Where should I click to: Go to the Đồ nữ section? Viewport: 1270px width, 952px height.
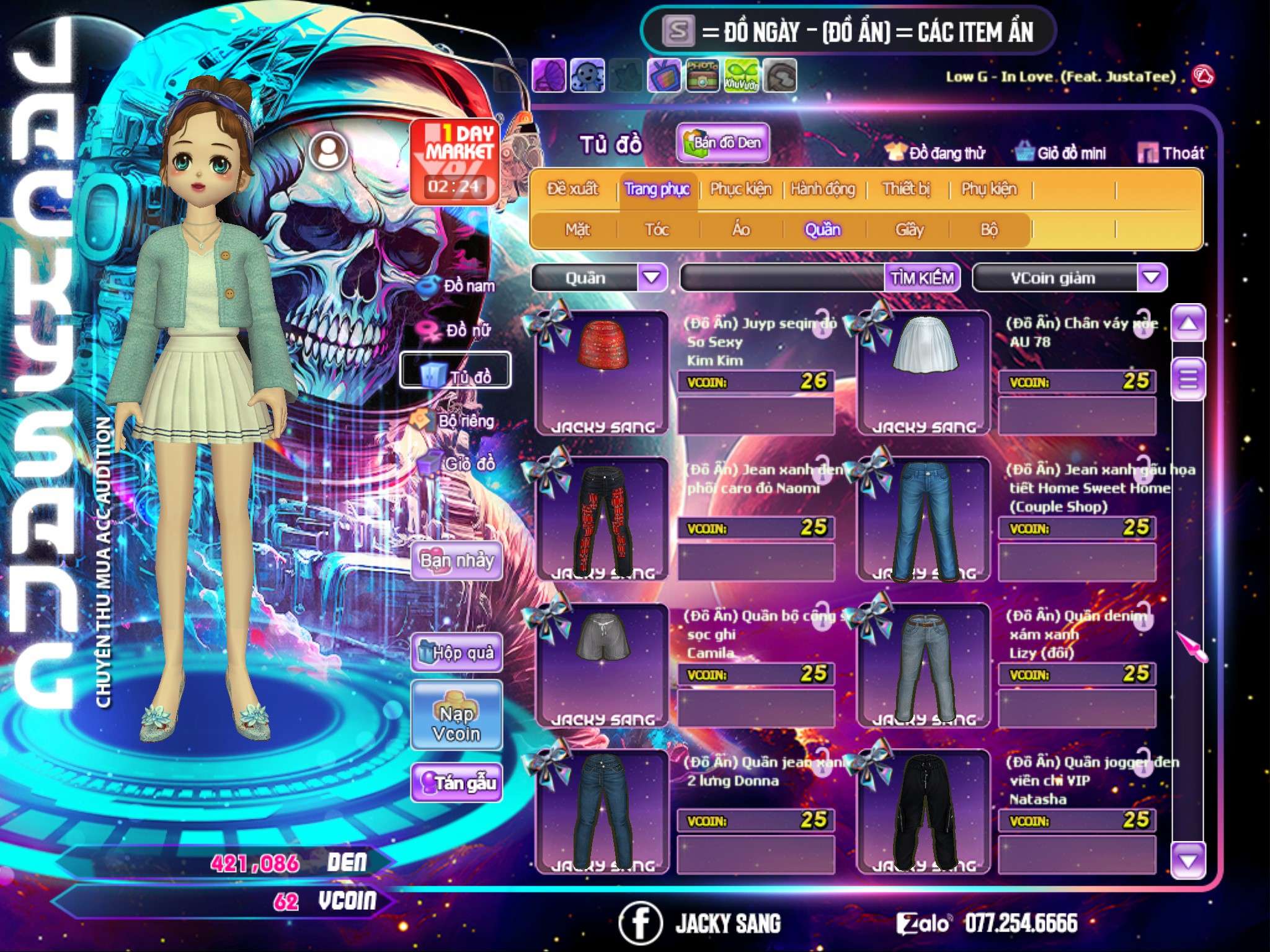pos(459,330)
